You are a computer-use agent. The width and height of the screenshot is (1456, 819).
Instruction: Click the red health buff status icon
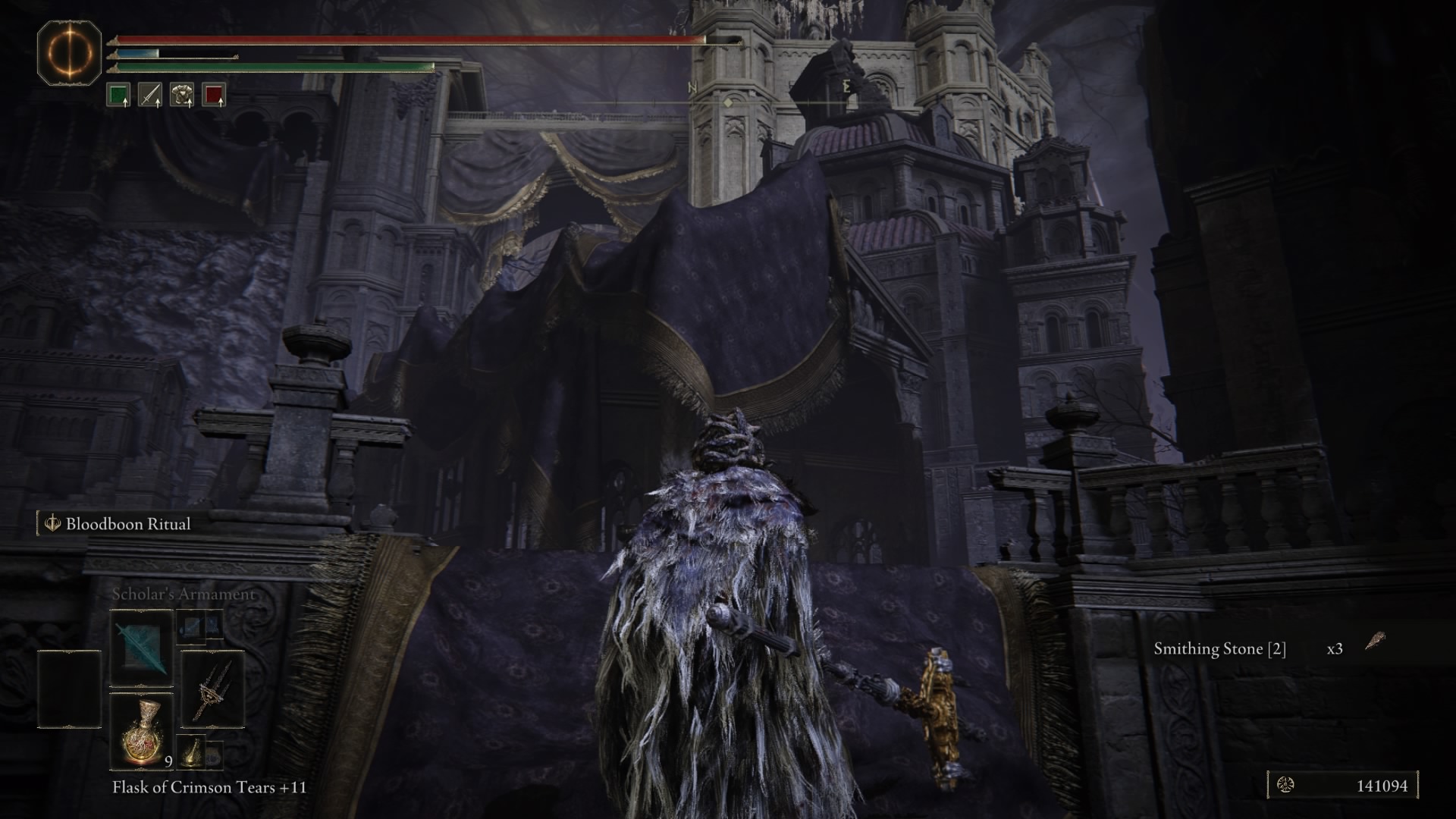(214, 96)
